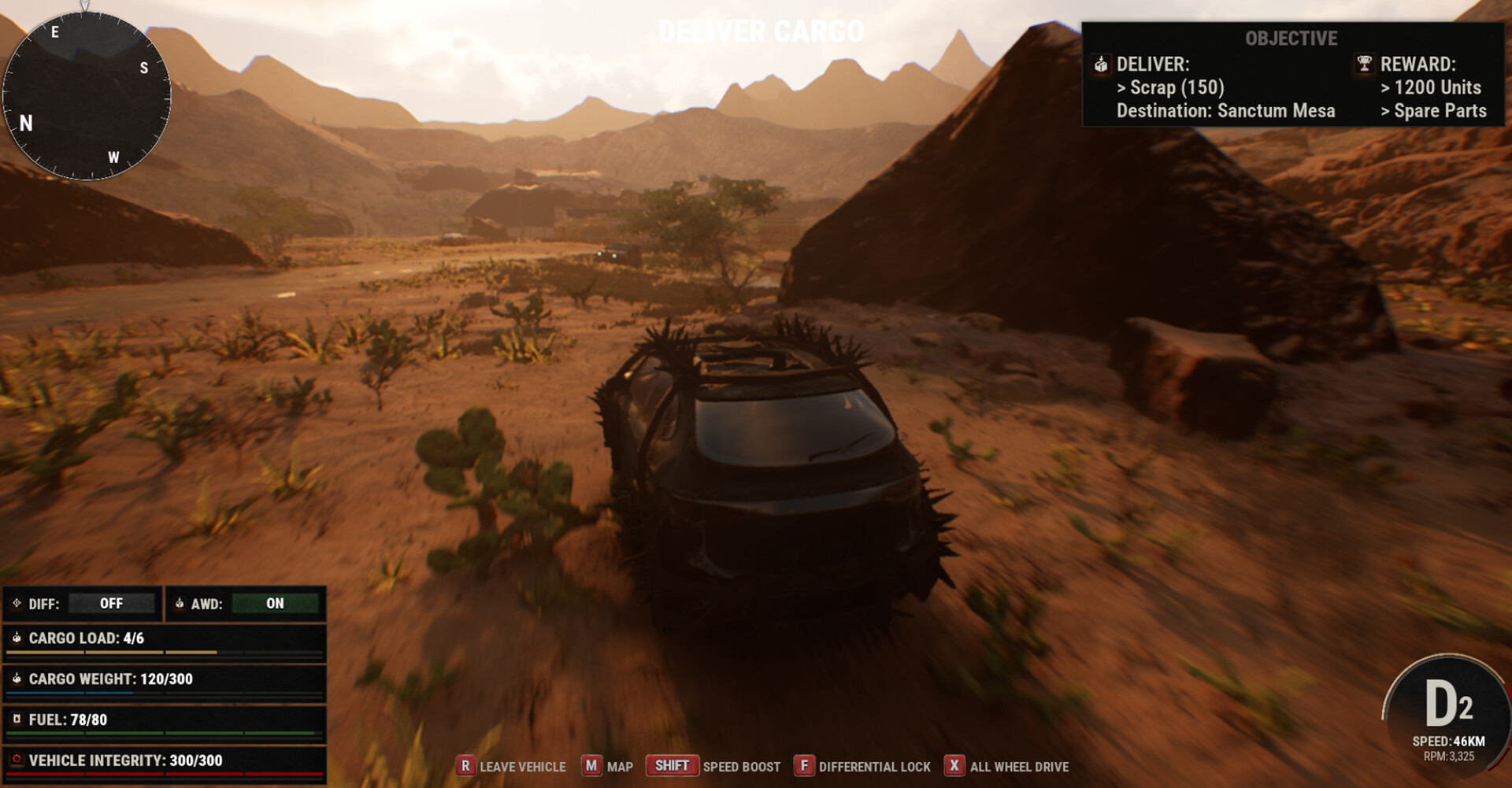This screenshot has width=1512, height=788.
Task: Open the Scrap (150) delivery entry
Action: click(1169, 87)
